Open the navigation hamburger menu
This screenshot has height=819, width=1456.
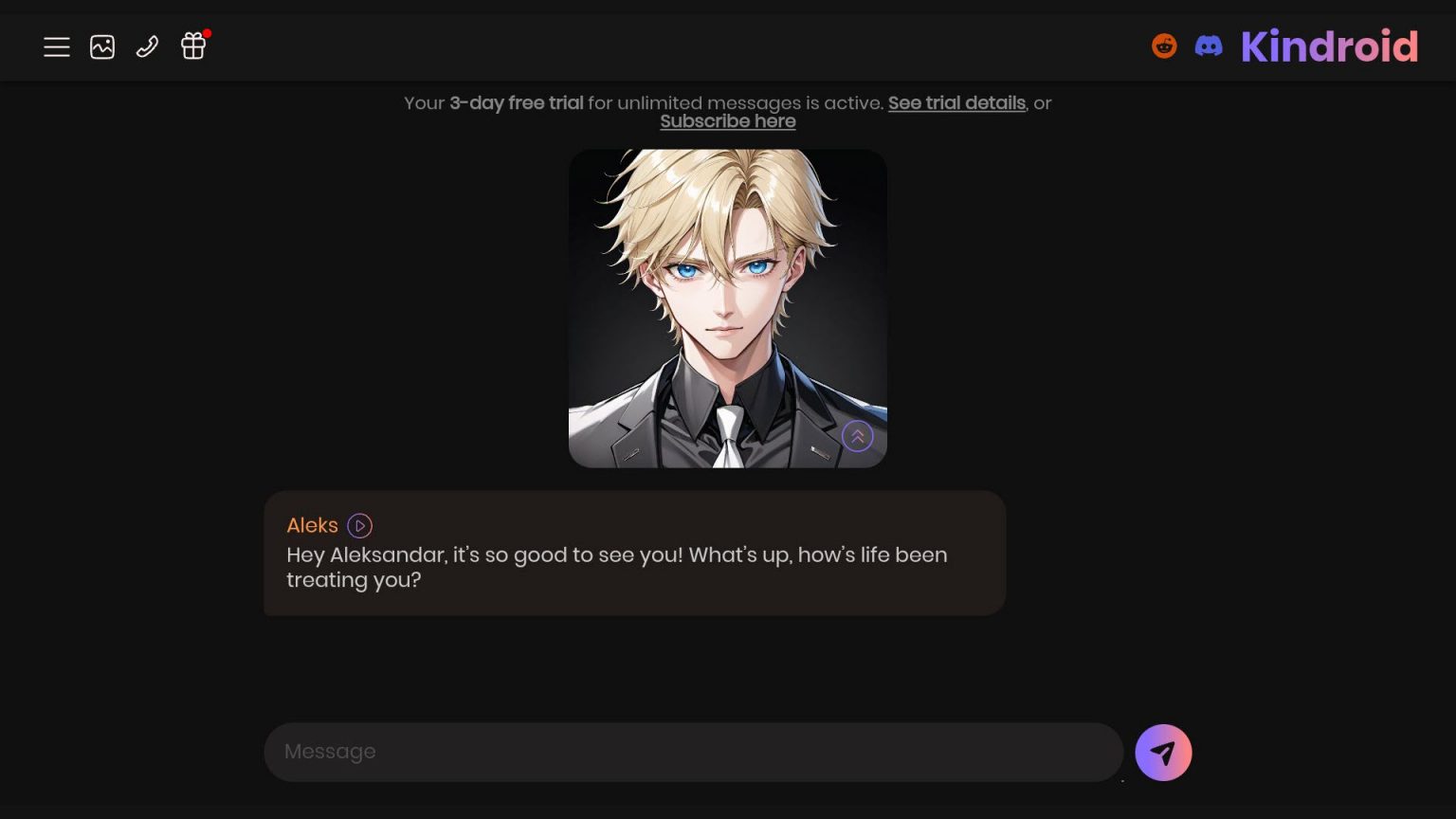56,46
